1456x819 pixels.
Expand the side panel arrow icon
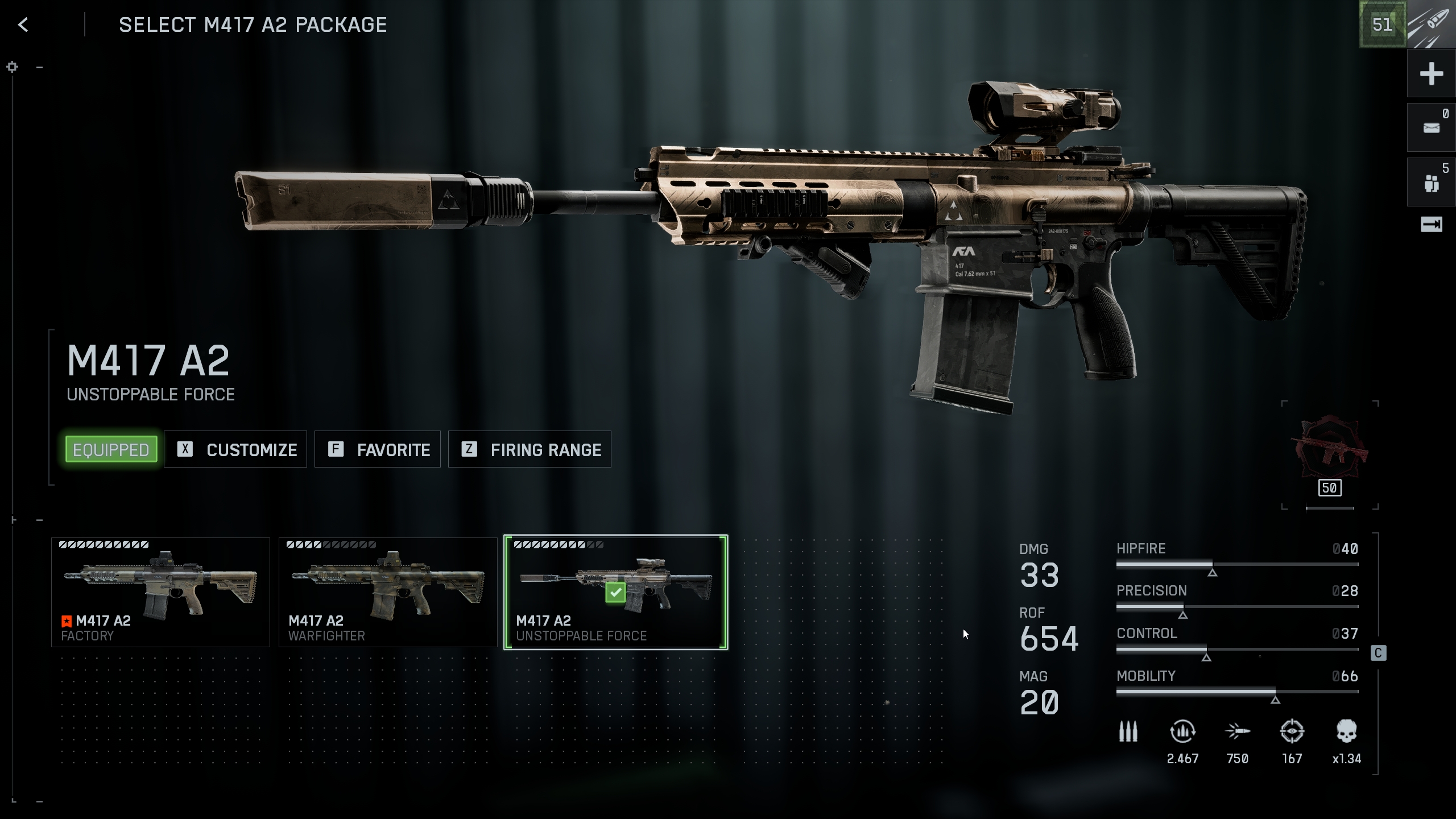click(1431, 225)
